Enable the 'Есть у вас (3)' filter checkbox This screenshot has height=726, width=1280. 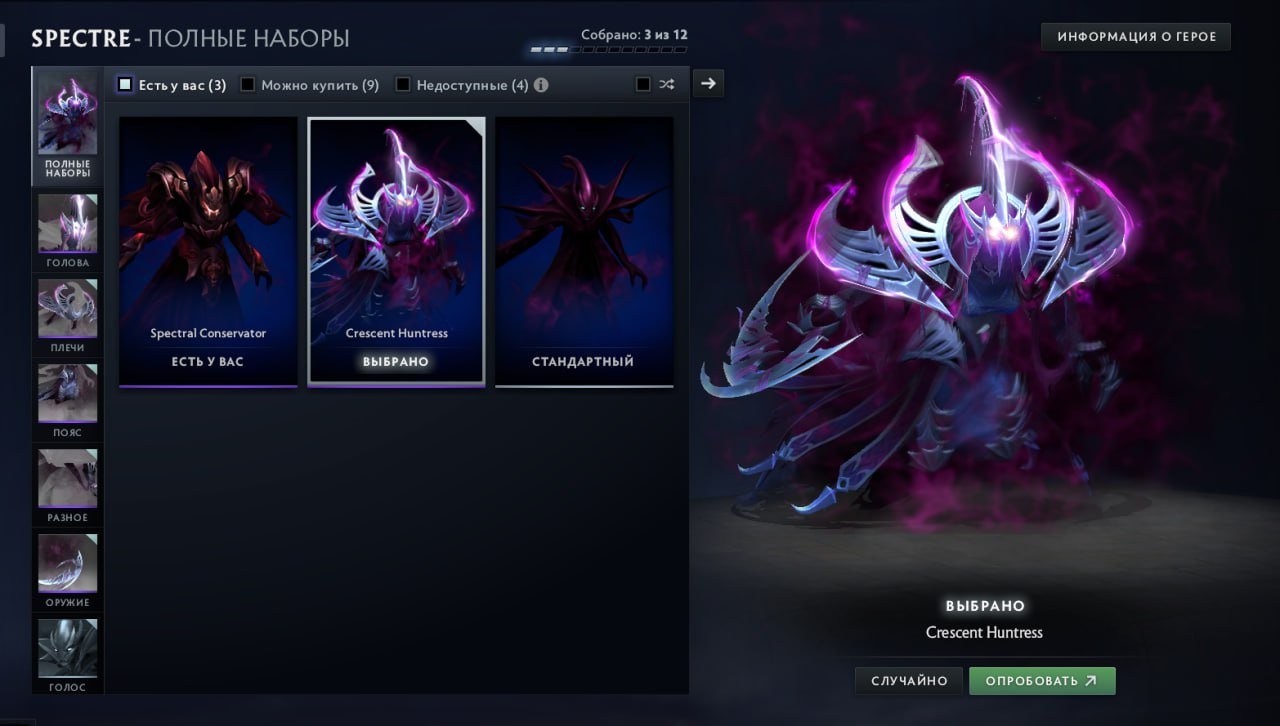pyautogui.click(x=126, y=85)
